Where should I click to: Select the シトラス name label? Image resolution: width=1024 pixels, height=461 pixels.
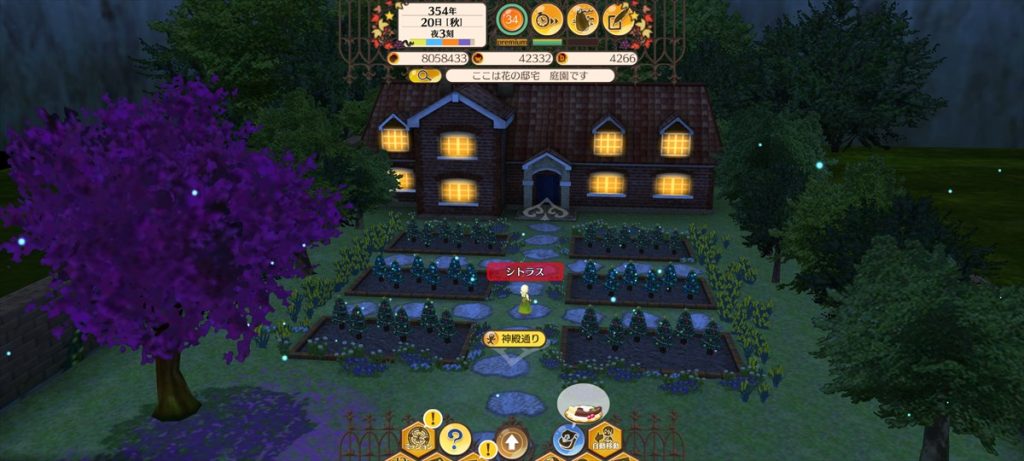click(525, 270)
